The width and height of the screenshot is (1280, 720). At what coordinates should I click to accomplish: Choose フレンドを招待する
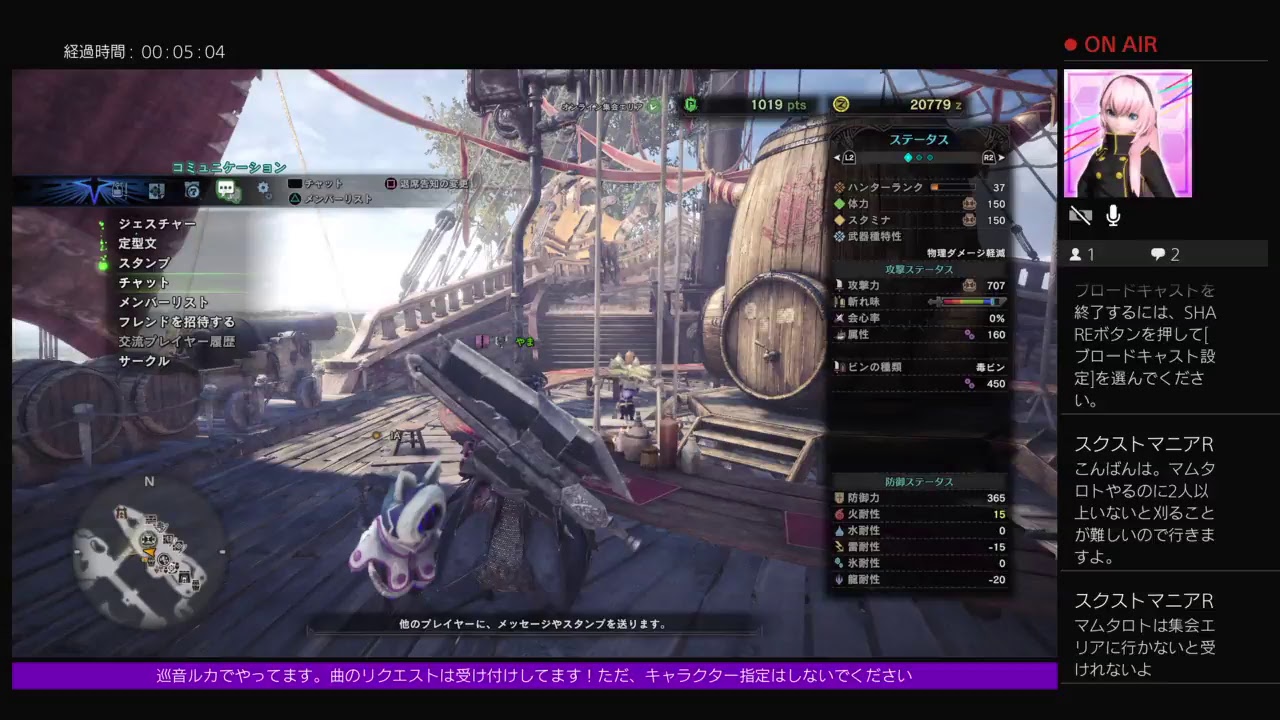coord(176,322)
